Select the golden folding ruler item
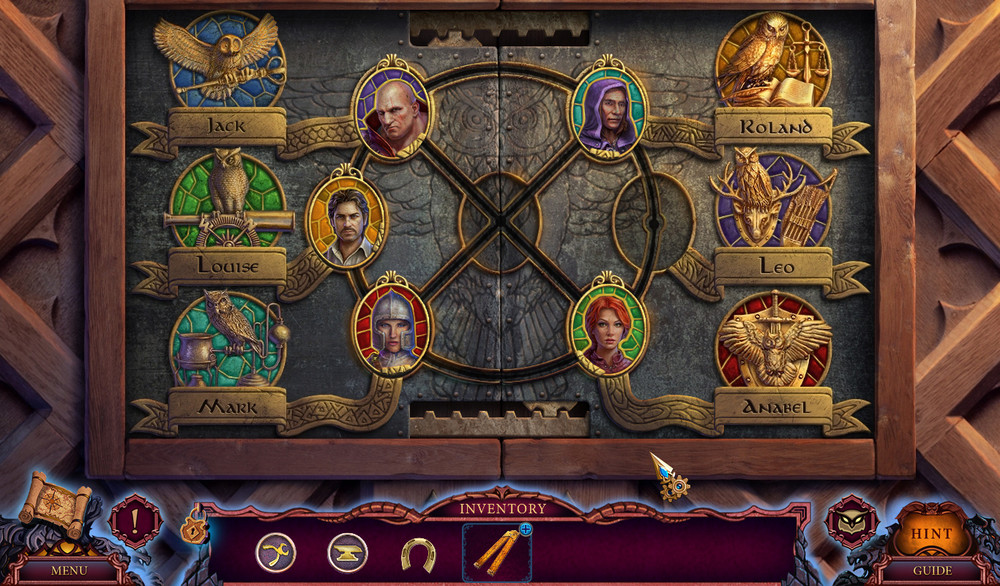Viewport: 1000px width, 586px height. click(495, 554)
